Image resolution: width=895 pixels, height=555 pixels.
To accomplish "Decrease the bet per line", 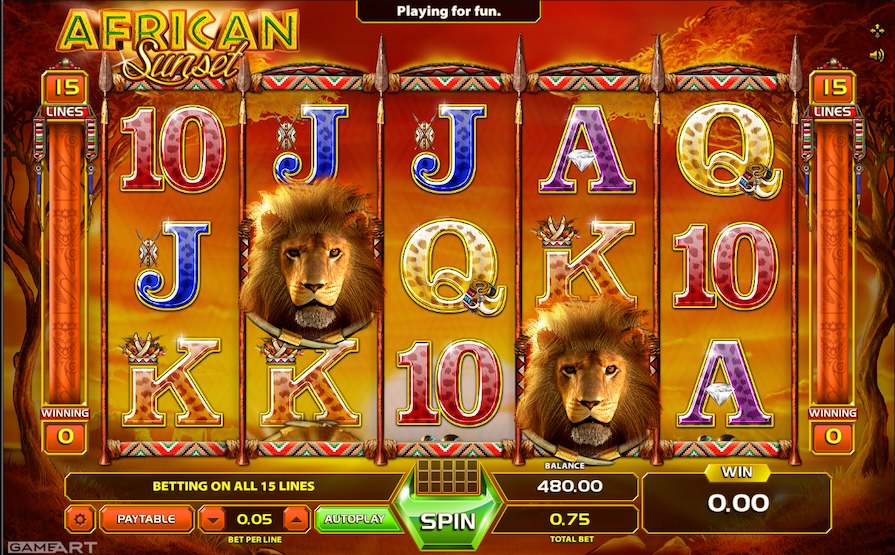I will click(x=213, y=519).
